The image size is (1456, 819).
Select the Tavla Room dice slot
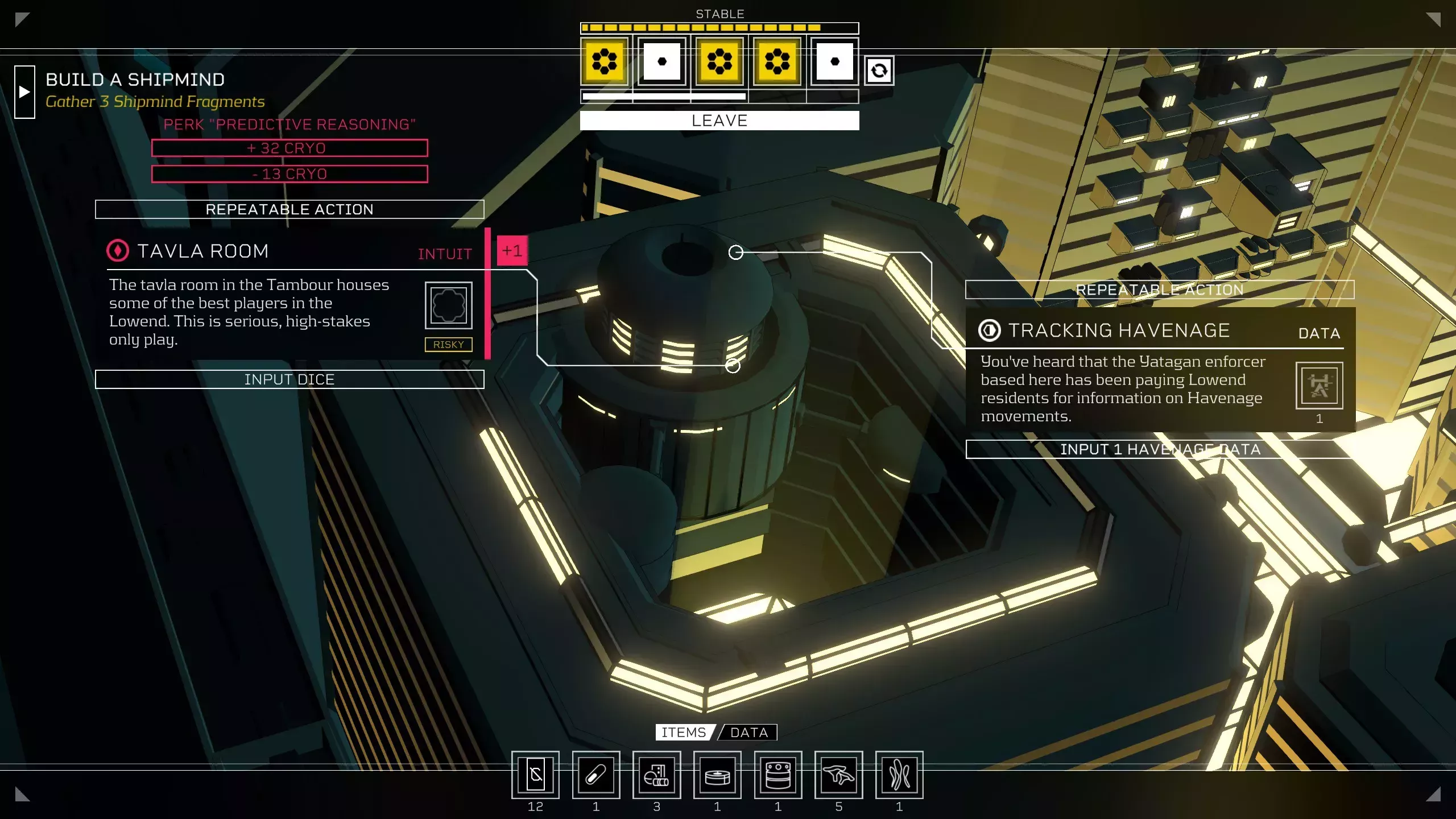click(x=448, y=305)
